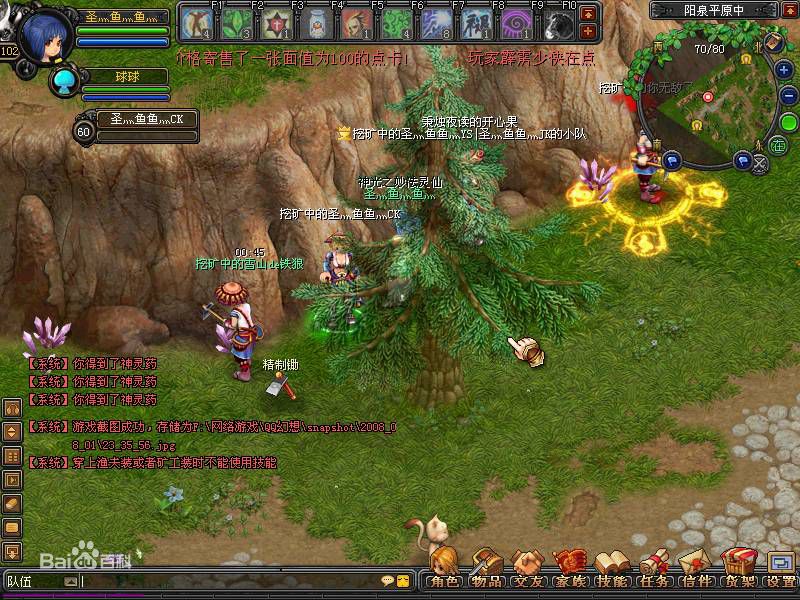Use the white potion bottle on F4
This screenshot has height=600, width=800.
click(316, 22)
